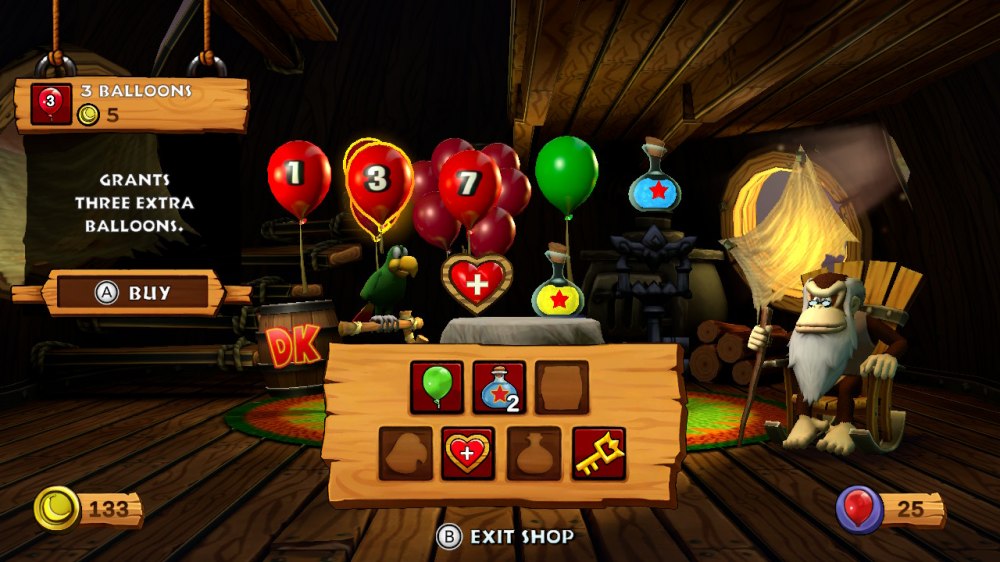Select the large green balloon for sale
1000x562 pixels.
(x=566, y=172)
